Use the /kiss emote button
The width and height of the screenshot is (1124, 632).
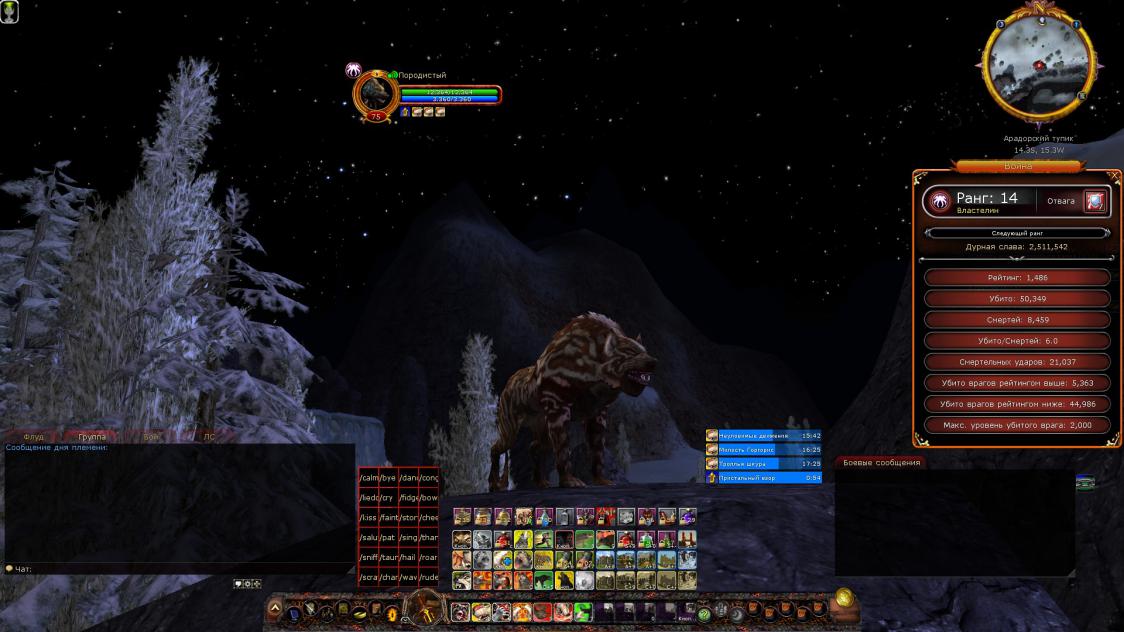pos(368,517)
